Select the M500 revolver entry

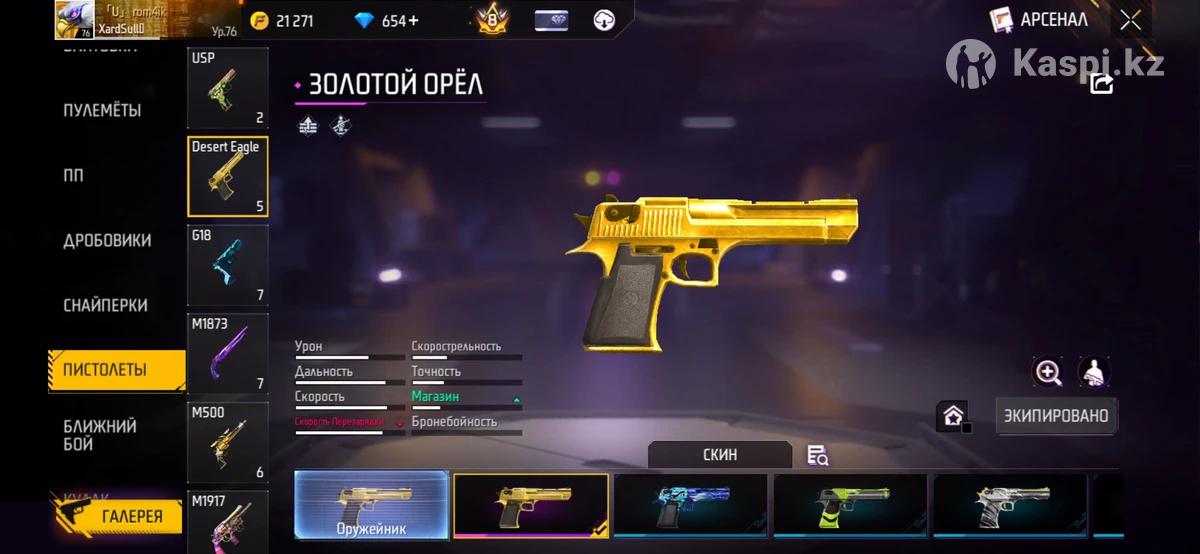pyautogui.click(x=227, y=441)
